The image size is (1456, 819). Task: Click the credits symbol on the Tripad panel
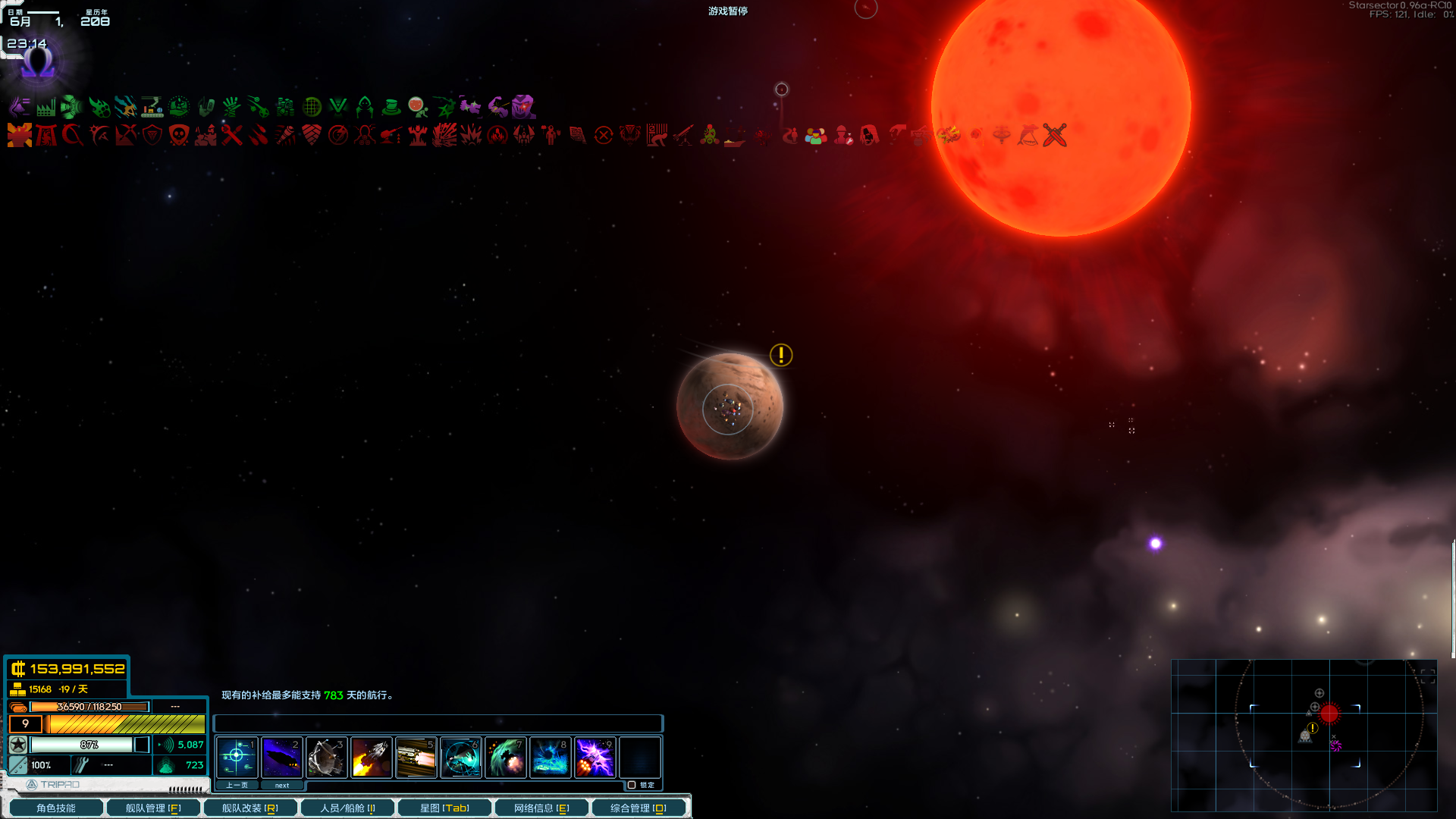[x=18, y=669]
